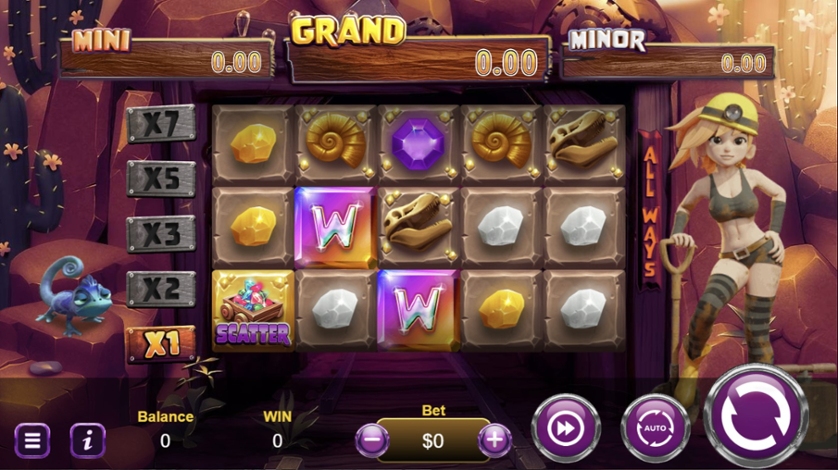Enable Auto spin mode
This screenshot has height=470, width=838.
[x=655, y=429]
